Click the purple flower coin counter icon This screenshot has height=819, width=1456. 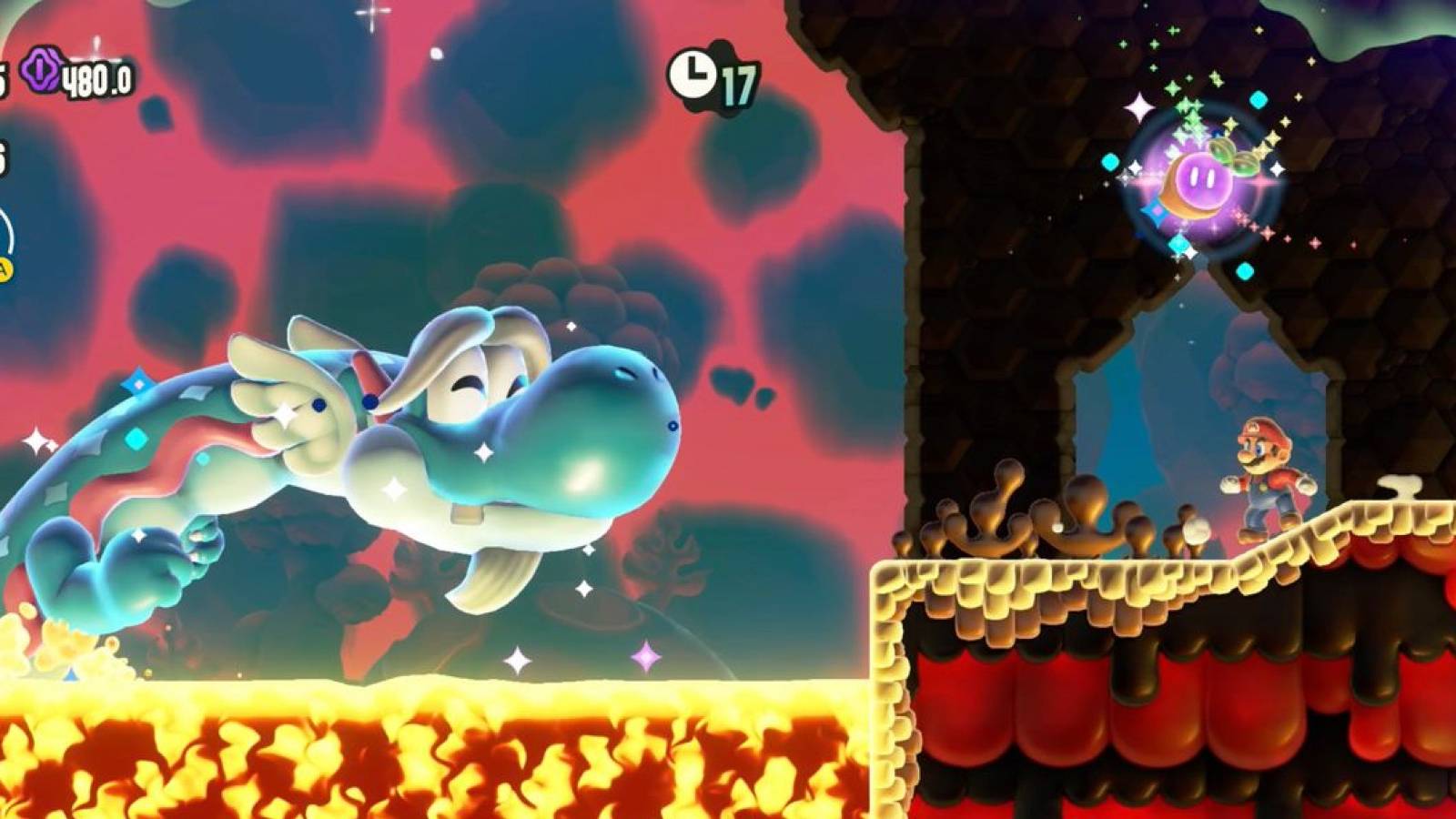[43, 70]
